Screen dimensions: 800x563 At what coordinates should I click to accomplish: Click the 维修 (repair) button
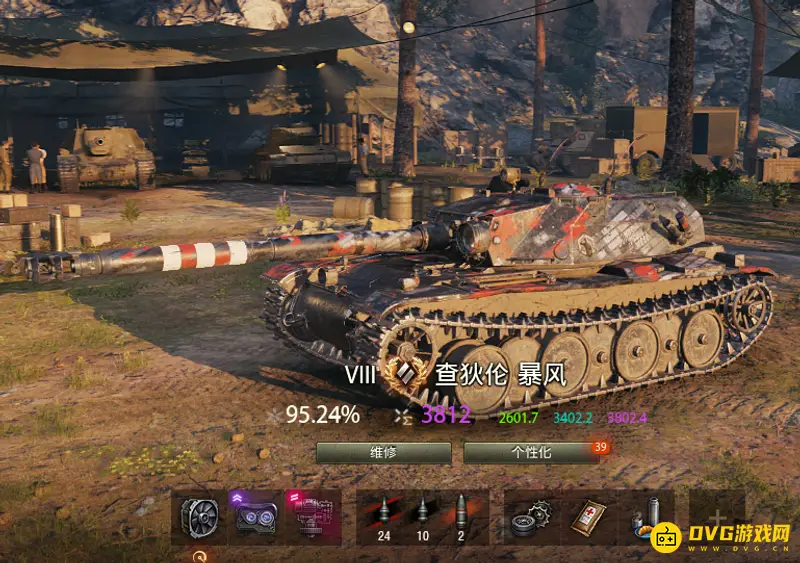click(382, 452)
